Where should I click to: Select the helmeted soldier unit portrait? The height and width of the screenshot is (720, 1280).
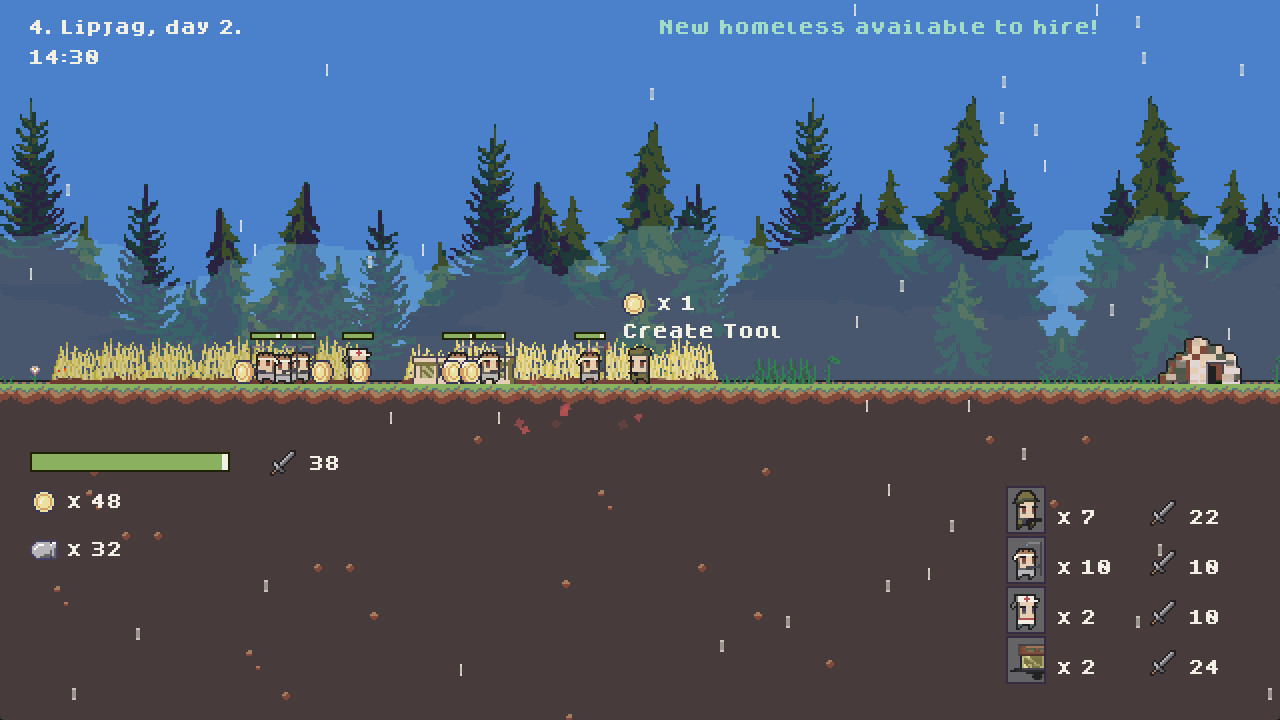[1026, 511]
